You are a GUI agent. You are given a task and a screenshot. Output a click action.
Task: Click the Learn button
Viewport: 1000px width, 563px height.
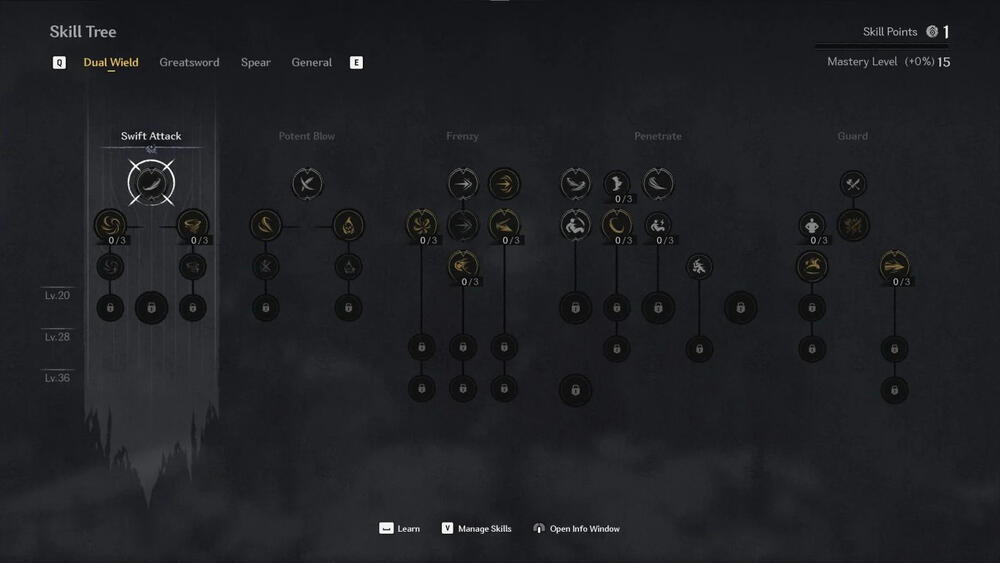tap(400, 528)
